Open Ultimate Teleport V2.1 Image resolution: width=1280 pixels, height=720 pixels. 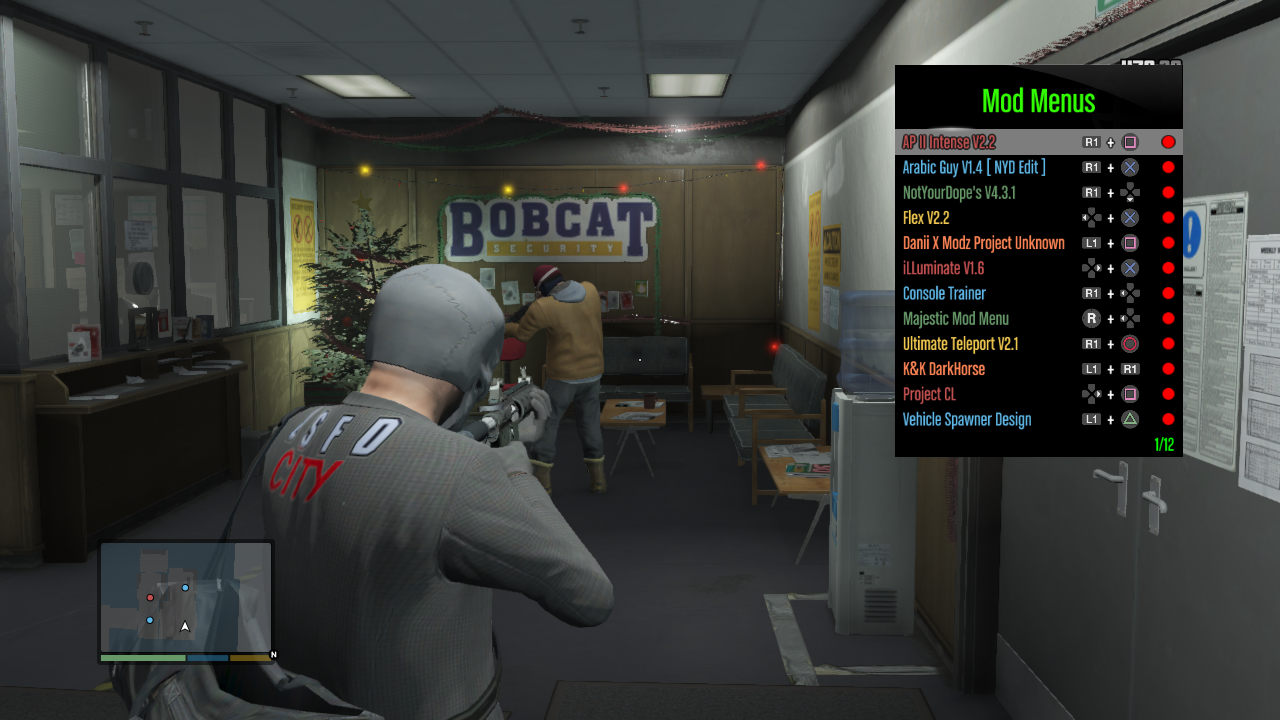[960, 344]
